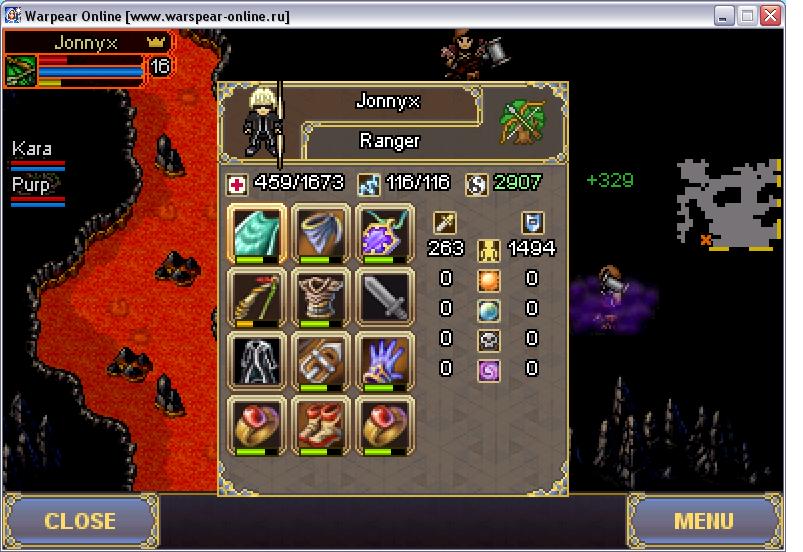
Task: Close the character equipment panel
Action: [80, 521]
